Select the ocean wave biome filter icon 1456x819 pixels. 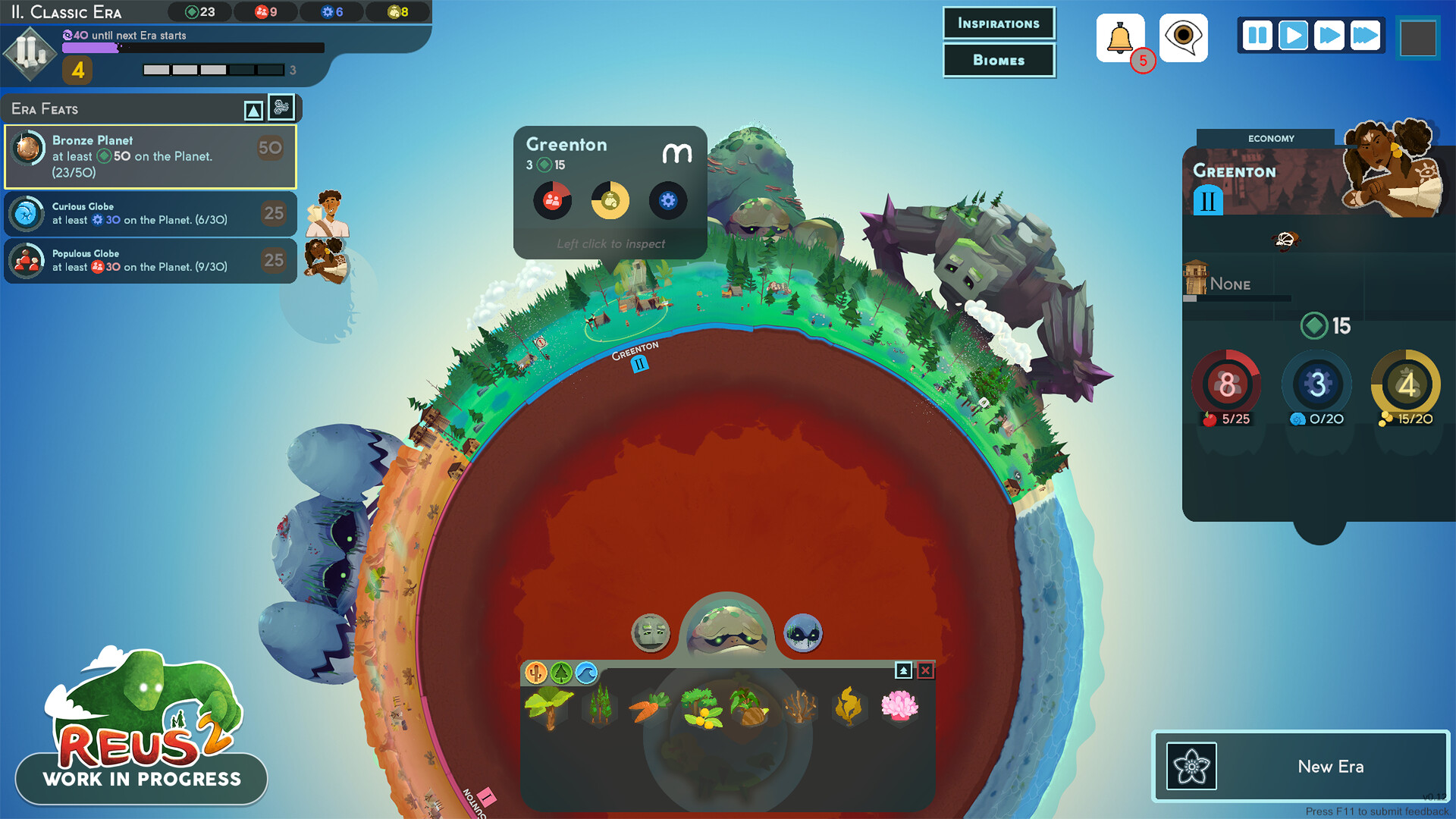coord(585,672)
